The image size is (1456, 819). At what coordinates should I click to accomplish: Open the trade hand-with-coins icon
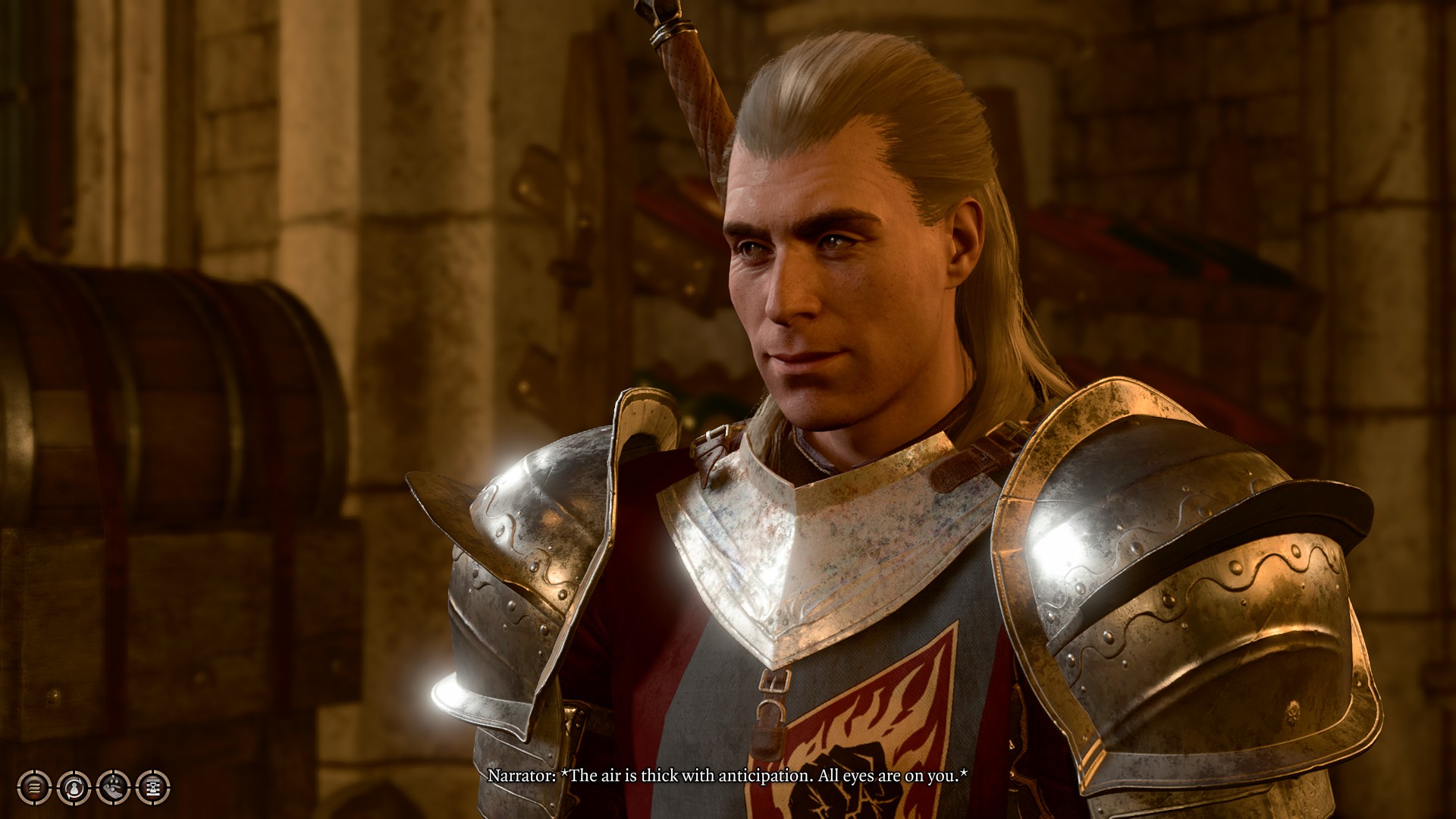[x=113, y=788]
